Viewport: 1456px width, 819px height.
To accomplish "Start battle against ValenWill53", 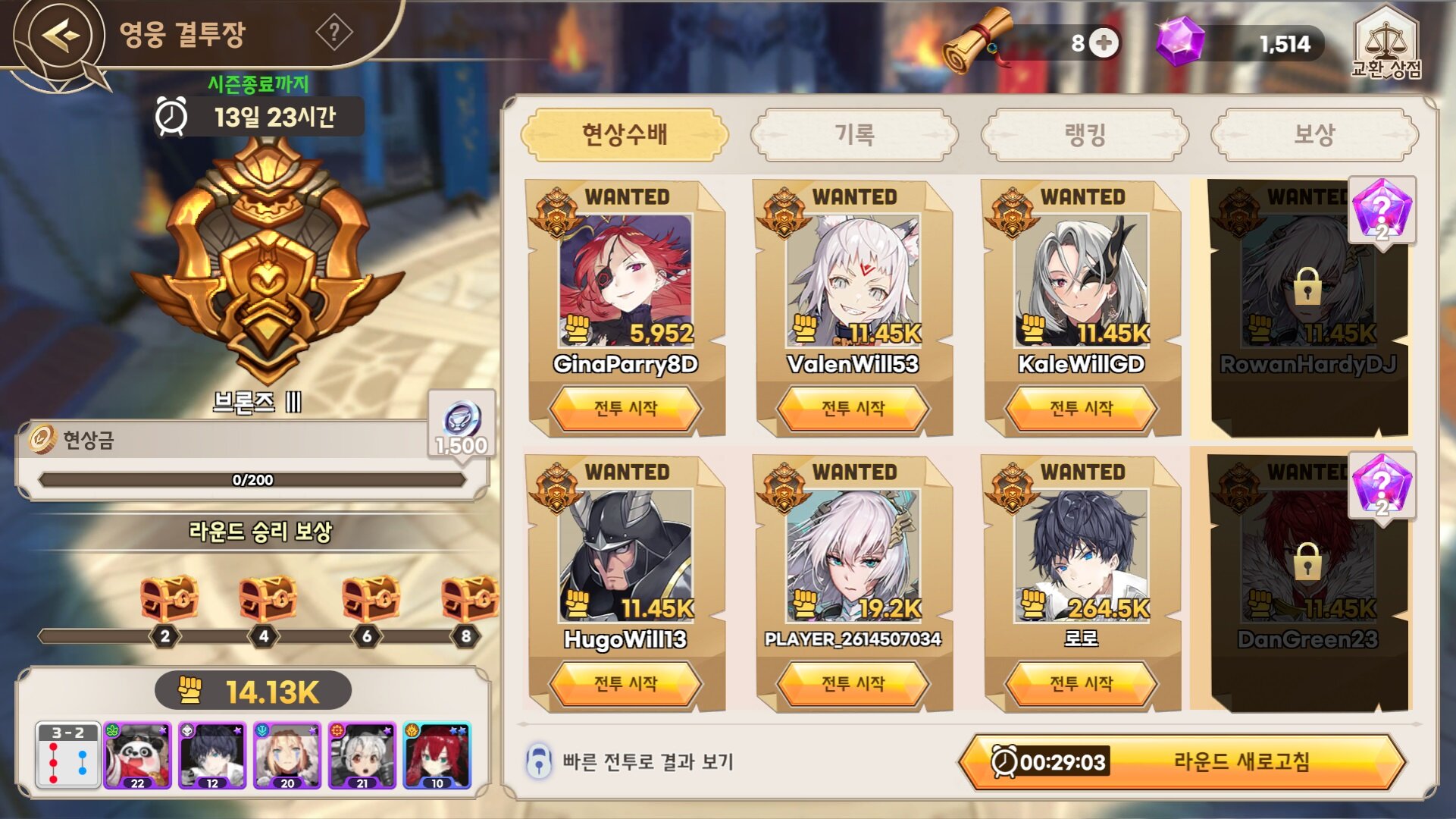I will (853, 409).
